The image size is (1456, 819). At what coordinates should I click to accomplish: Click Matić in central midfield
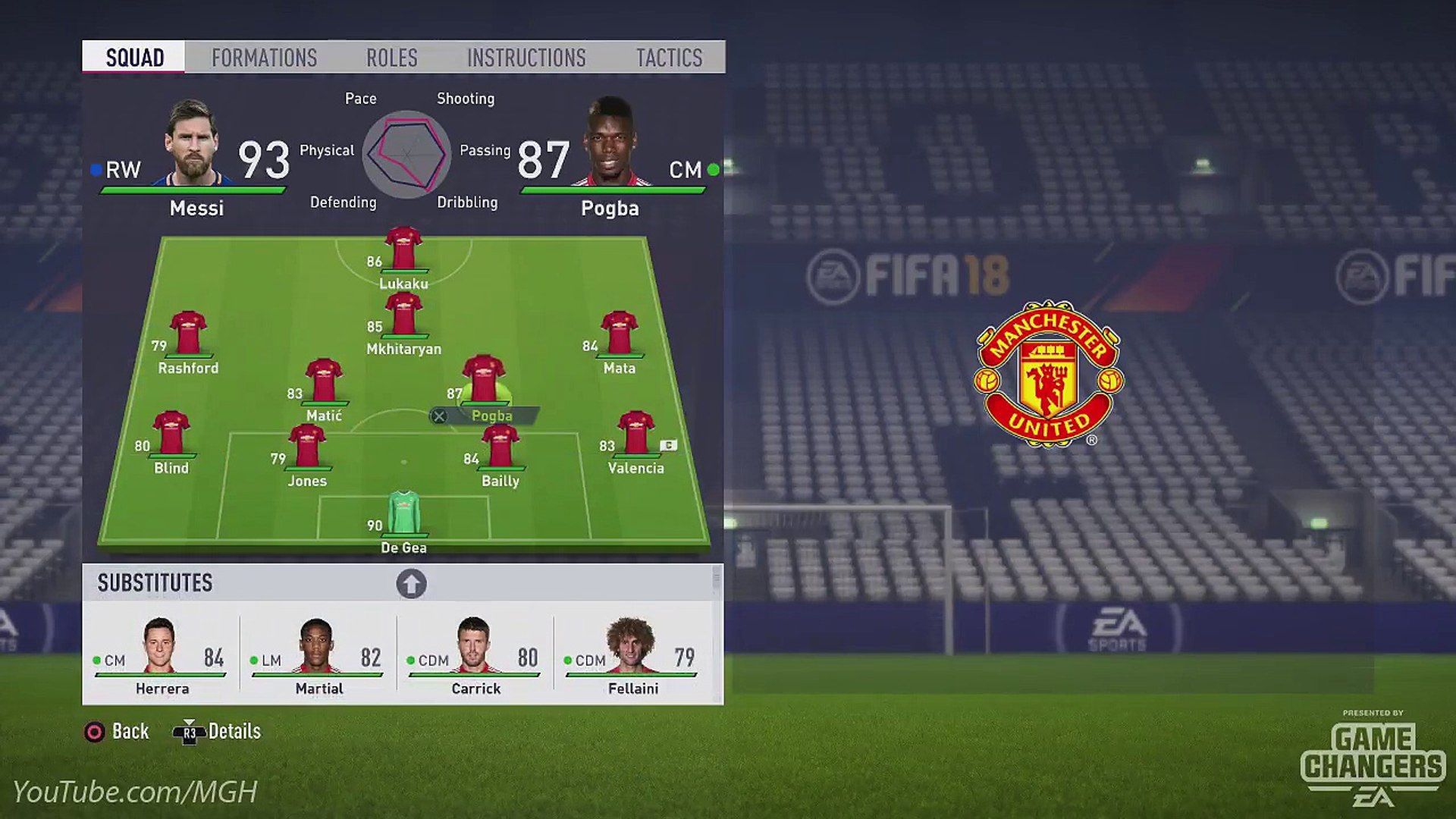324,382
